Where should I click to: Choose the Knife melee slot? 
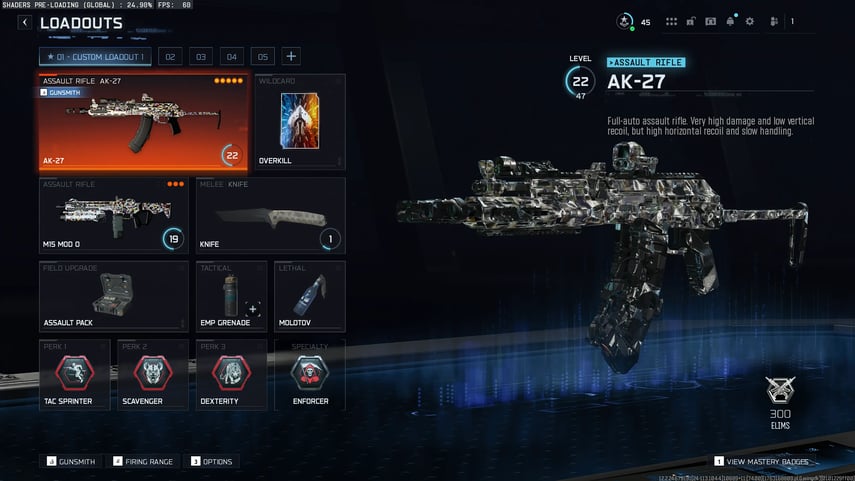click(270, 214)
